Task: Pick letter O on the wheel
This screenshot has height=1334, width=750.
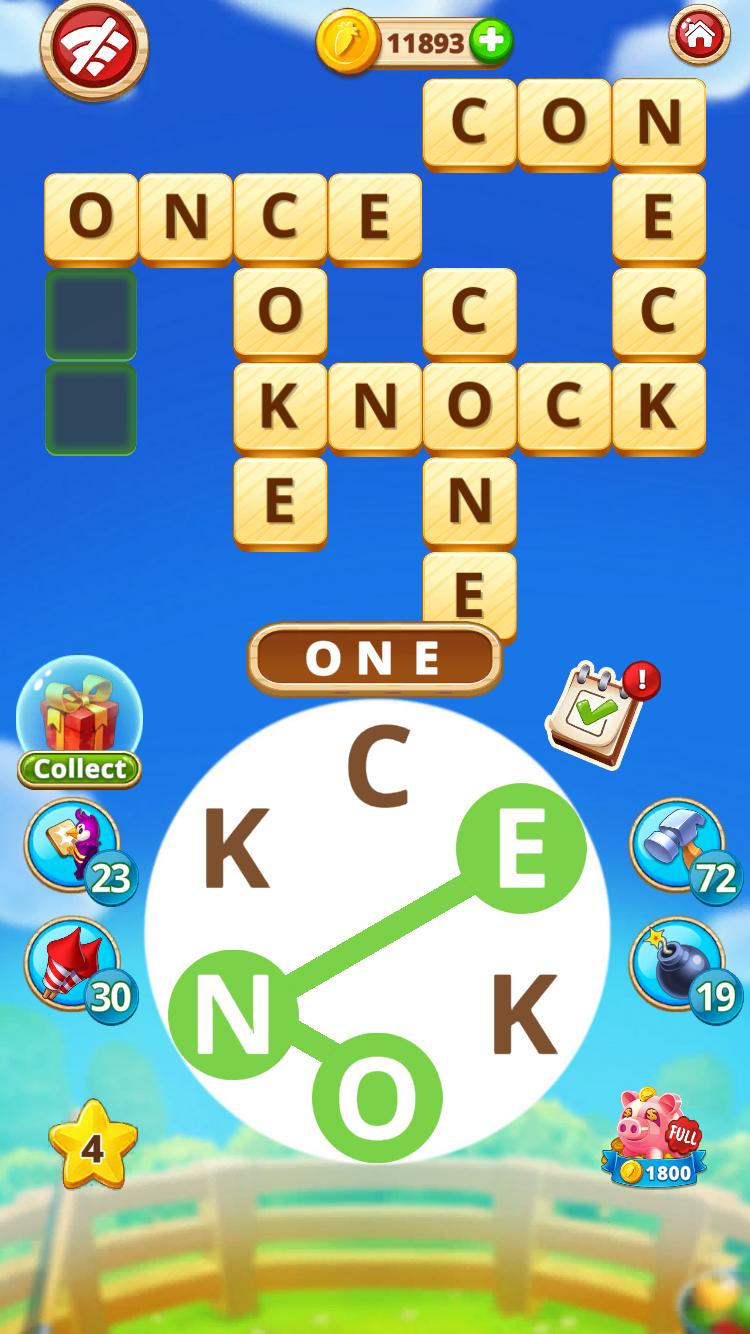Action: coord(377,1097)
